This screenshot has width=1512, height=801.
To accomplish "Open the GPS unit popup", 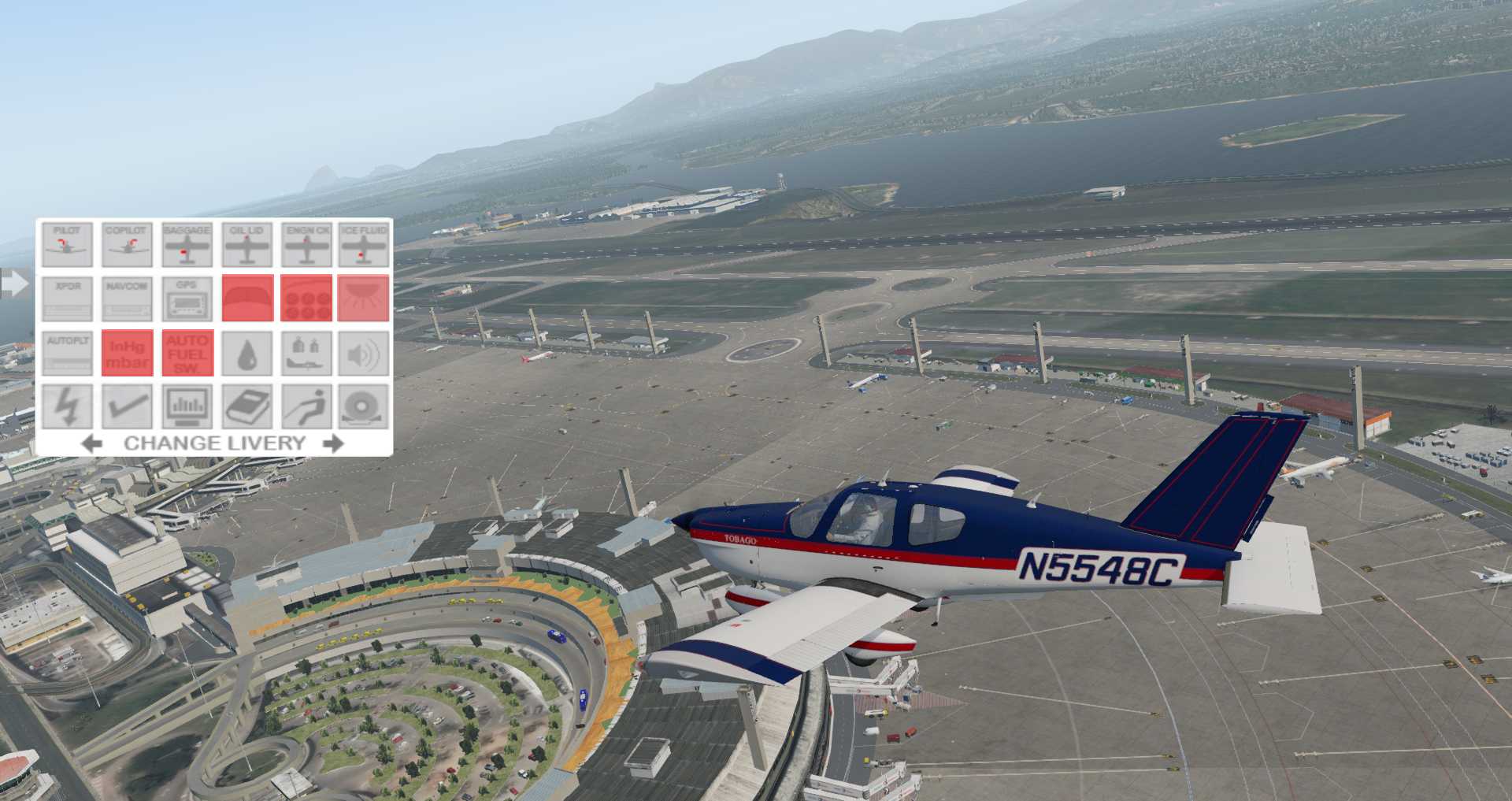I will click(x=187, y=299).
